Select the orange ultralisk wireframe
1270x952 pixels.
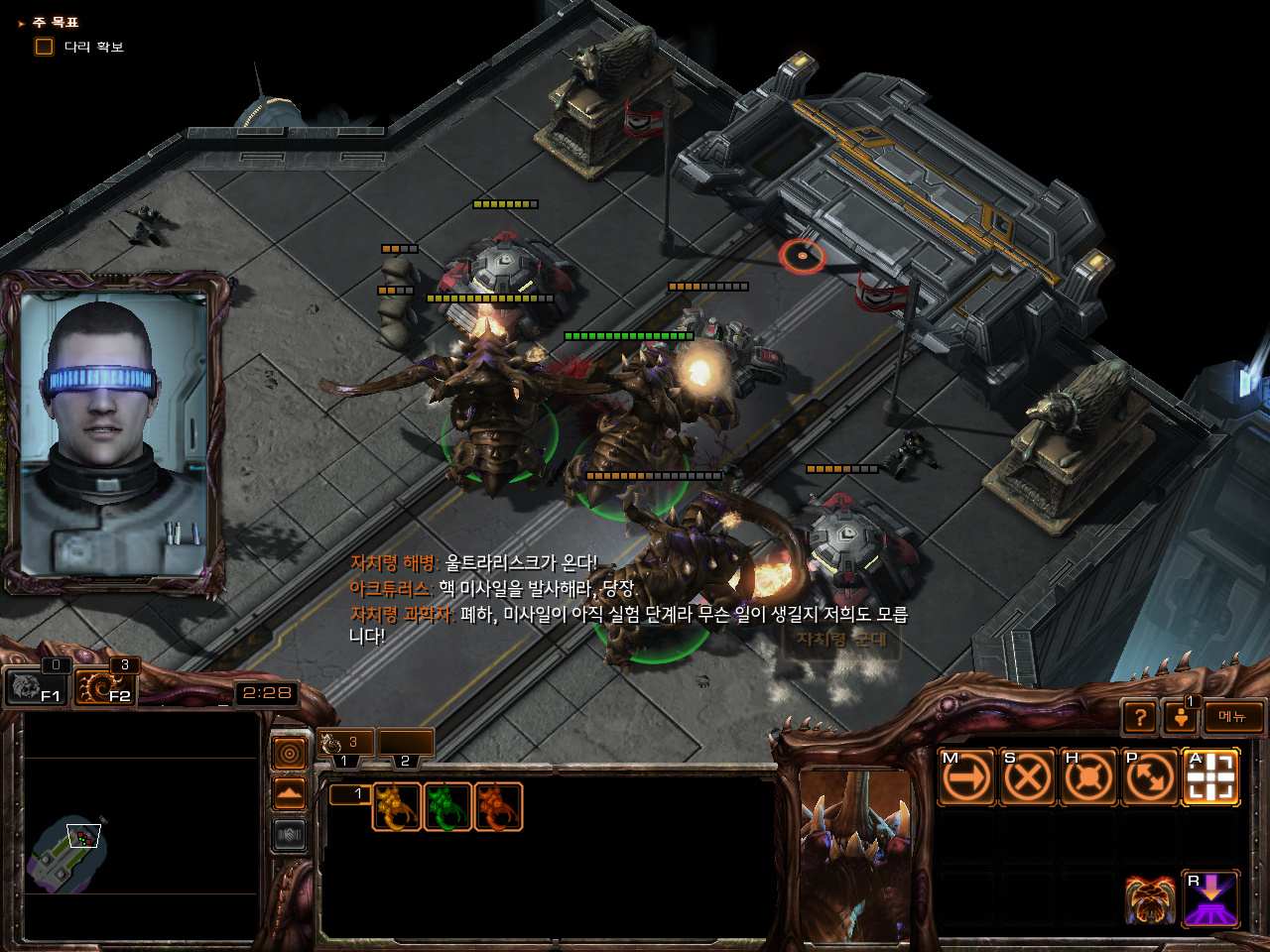pyautogui.click(x=498, y=806)
